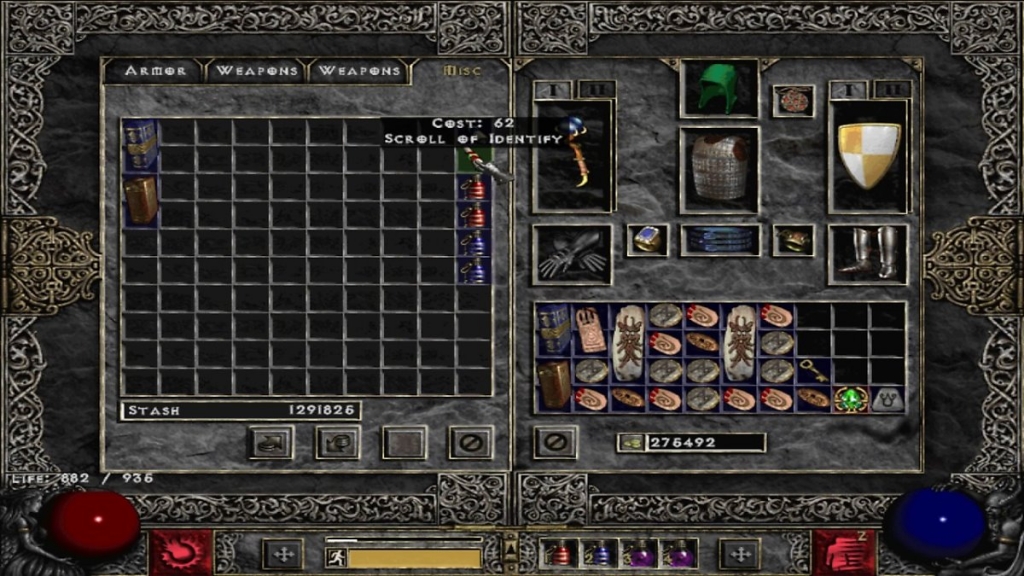The width and height of the screenshot is (1024, 576).
Task: Pick up the equipped boots
Action: pos(867,254)
